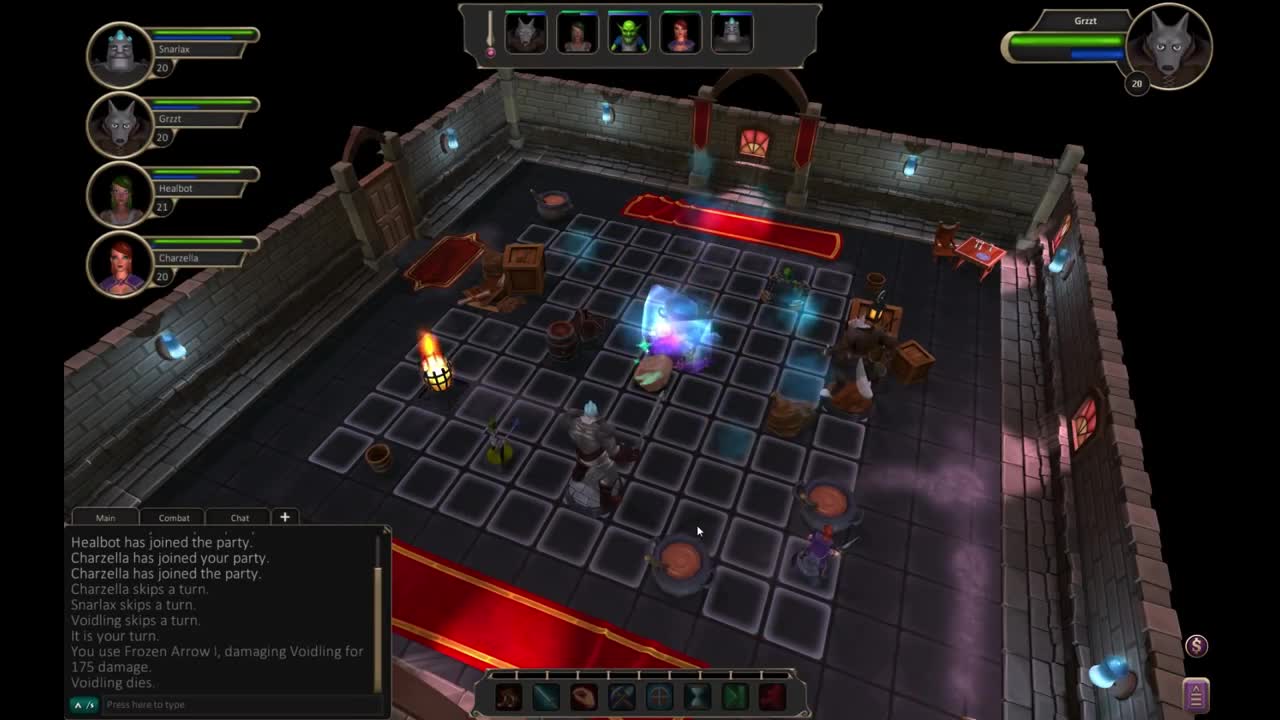Select the teal sword skill on the action bar

point(546,697)
